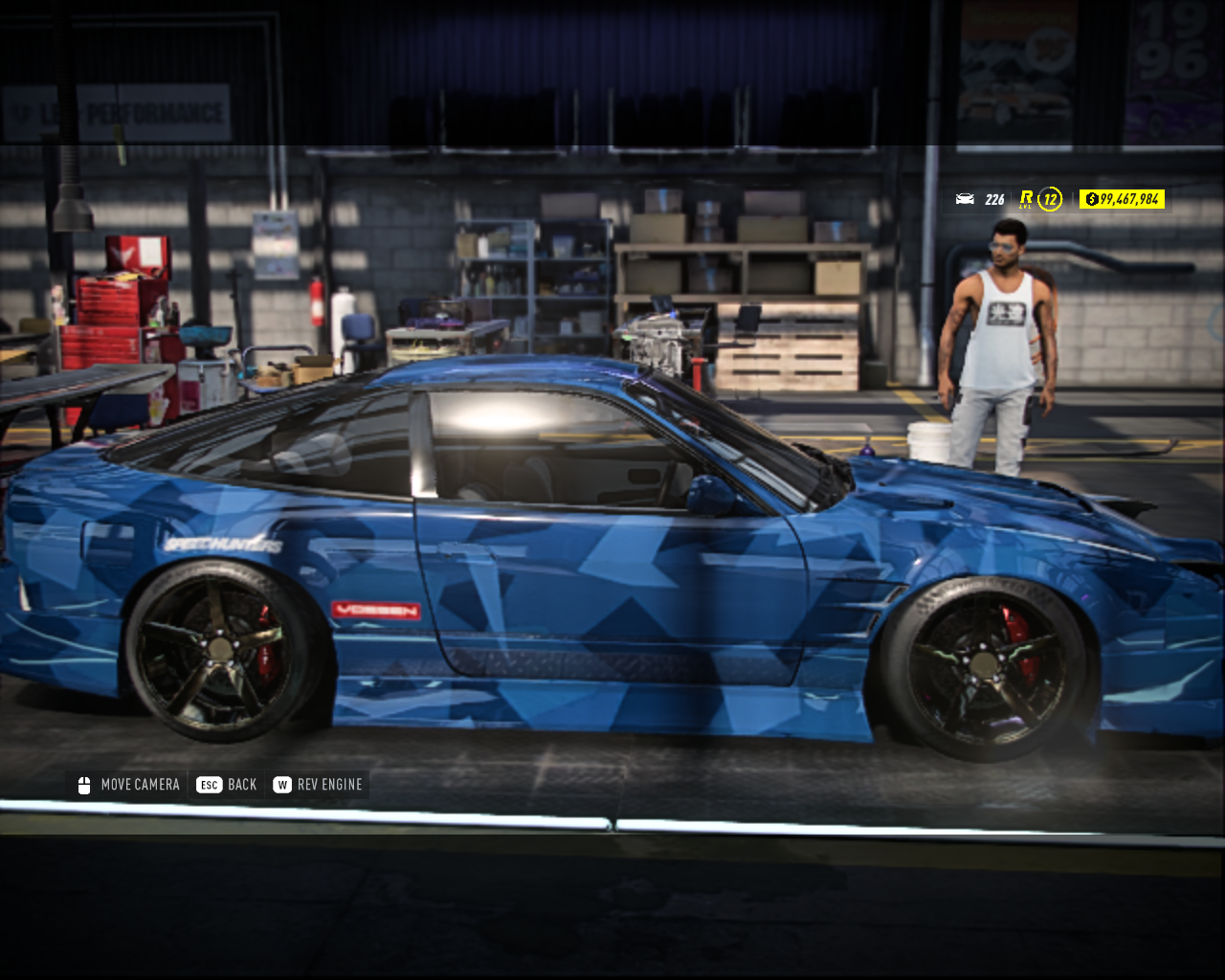The width and height of the screenshot is (1225, 980).
Task: Go back using the Back button
Action: pyautogui.click(x=227, y=785)
